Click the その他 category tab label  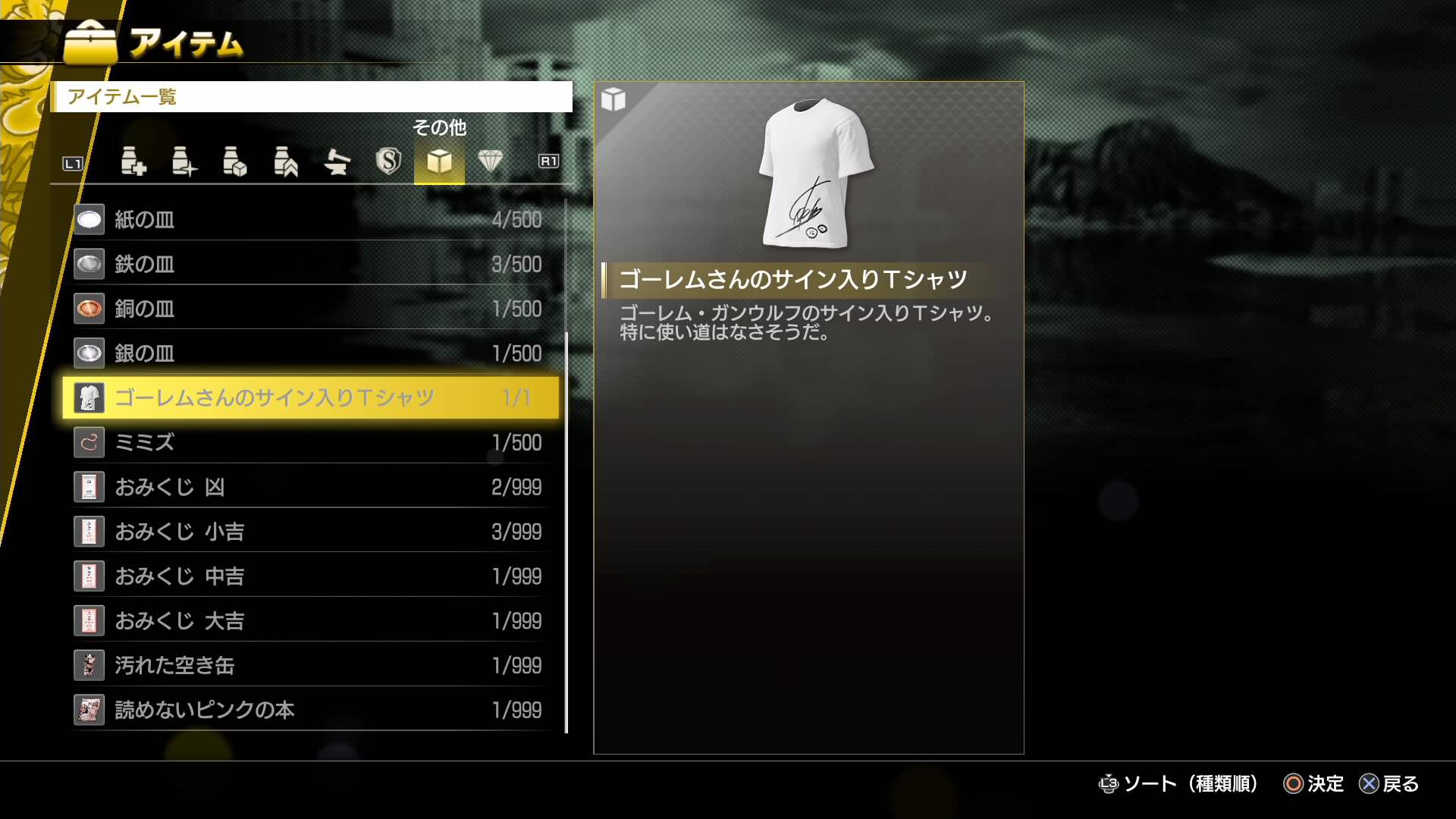(439, 129)
